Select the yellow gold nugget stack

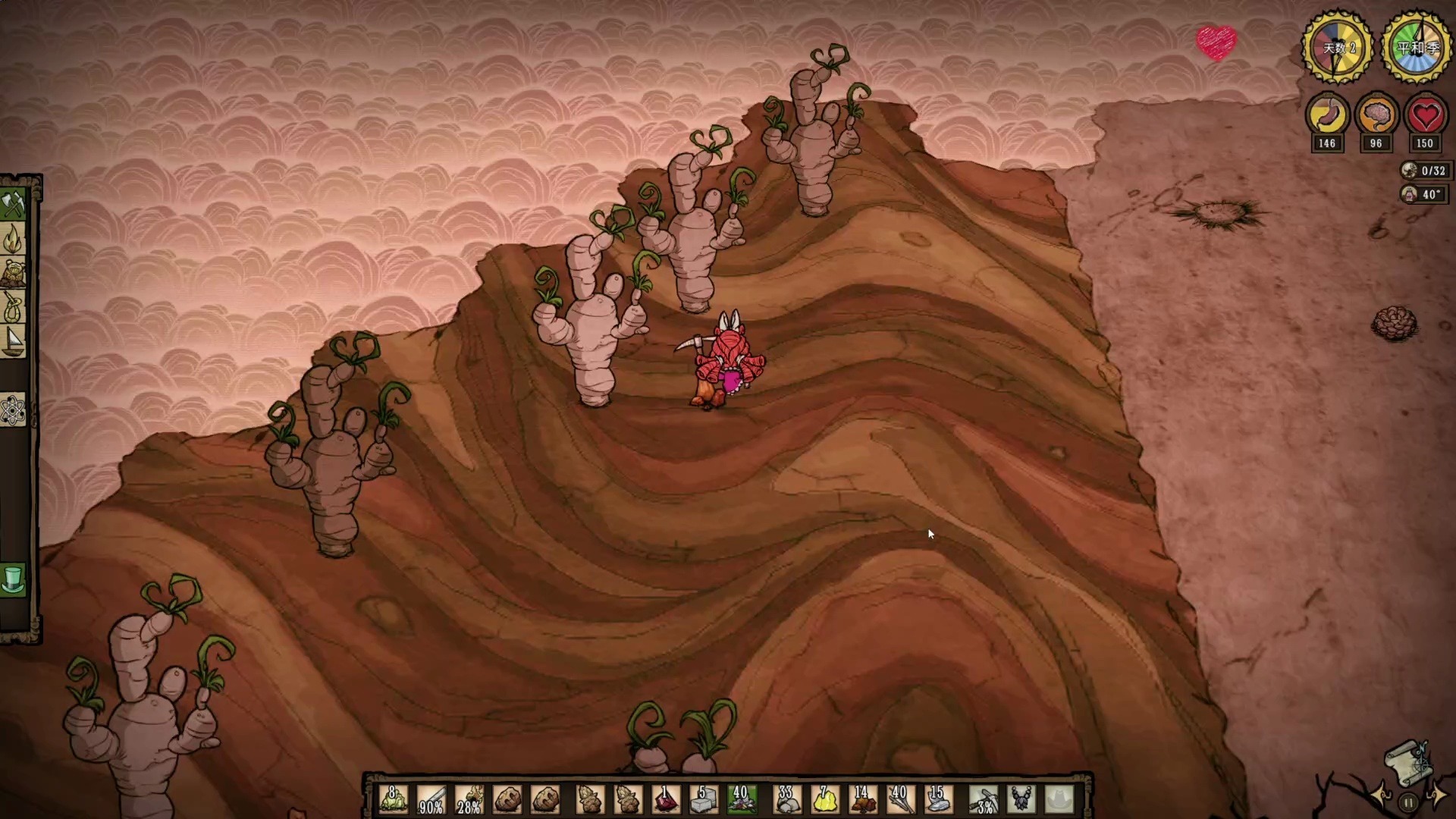[x=824, y=799]
